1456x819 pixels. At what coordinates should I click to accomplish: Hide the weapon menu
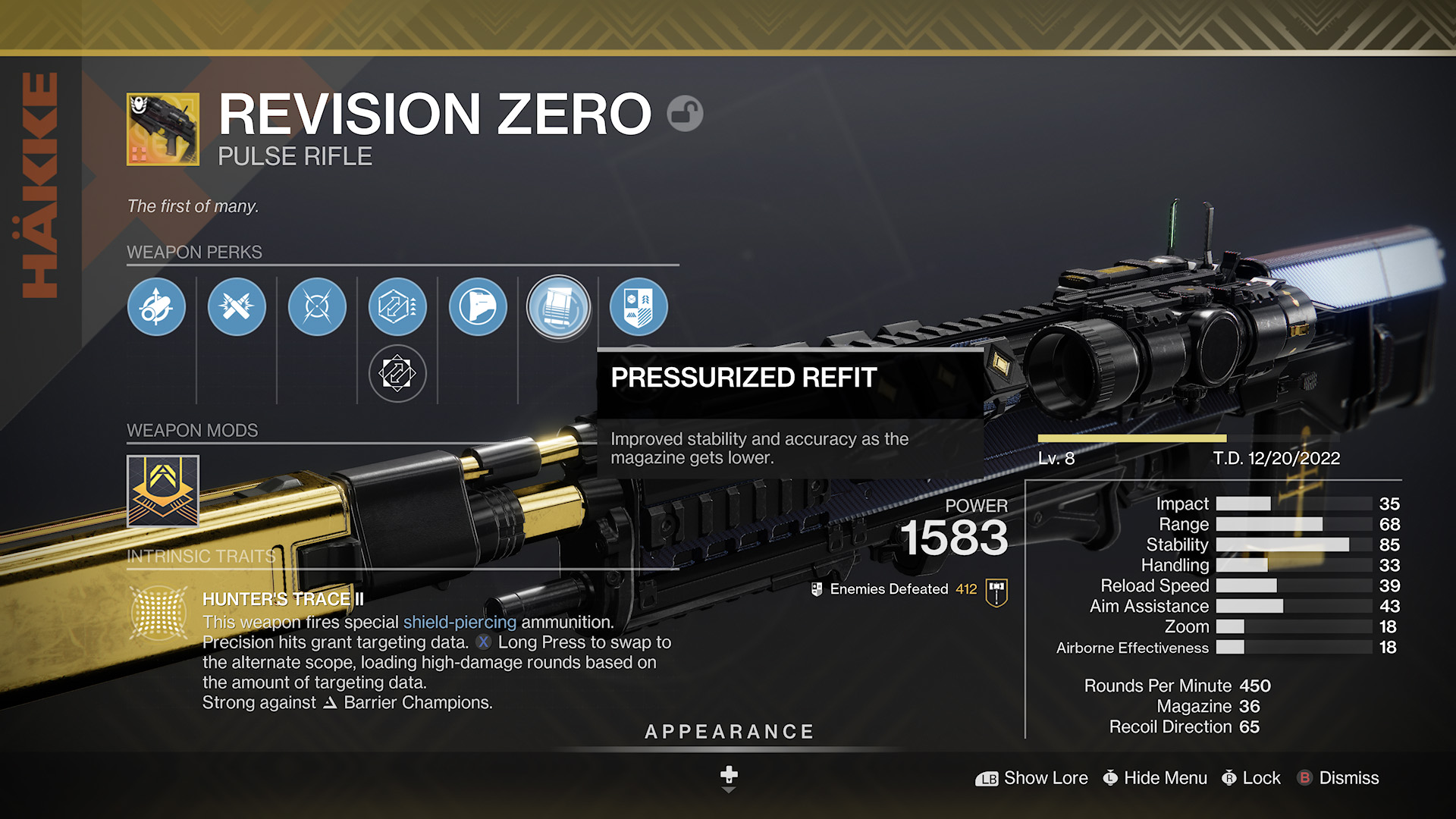[1155, 778]
